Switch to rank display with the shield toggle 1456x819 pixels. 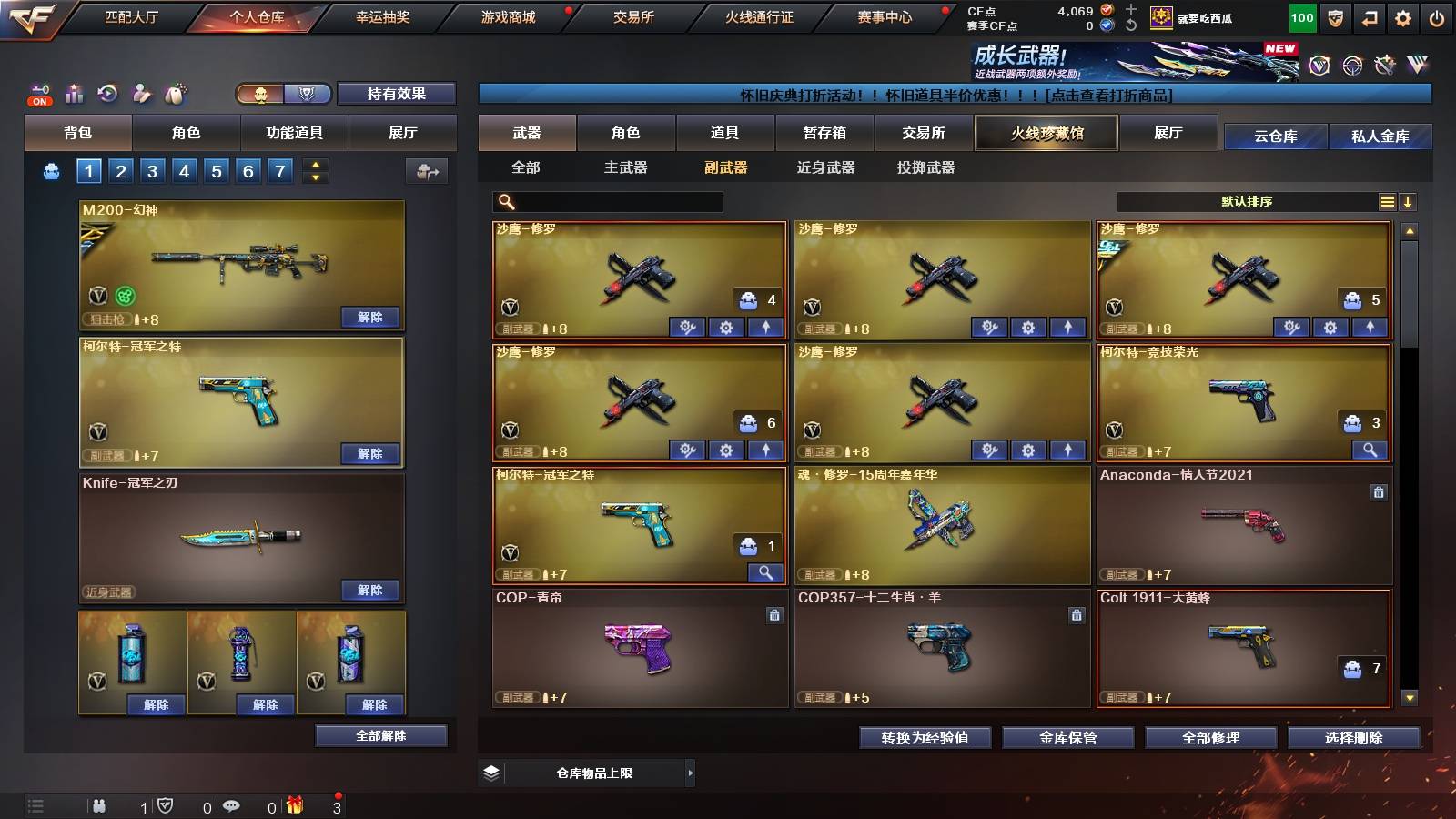click(308, 94)
